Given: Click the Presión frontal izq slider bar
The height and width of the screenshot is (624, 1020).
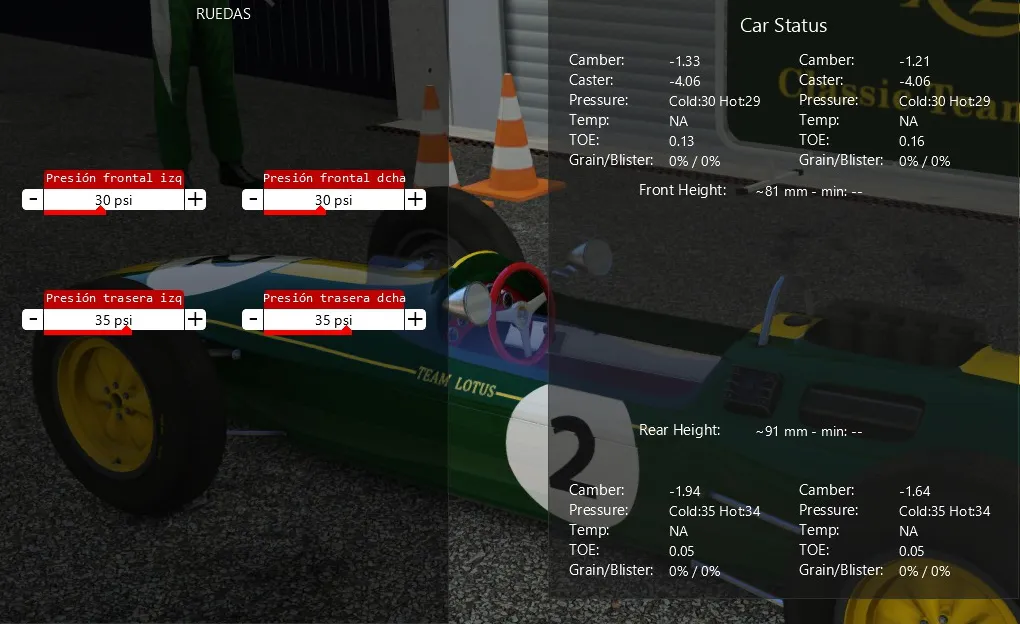Looking at the screenshot, I should (114, 200).
